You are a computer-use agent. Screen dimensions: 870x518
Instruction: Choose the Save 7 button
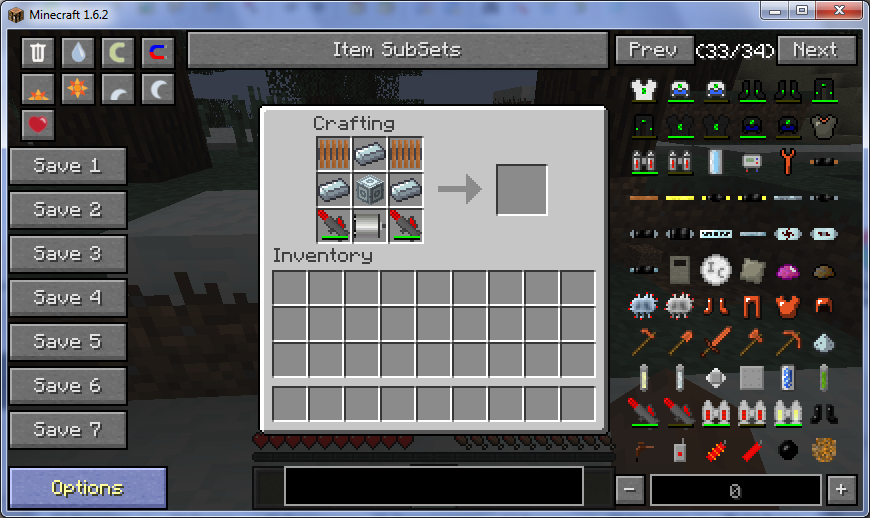68,430
